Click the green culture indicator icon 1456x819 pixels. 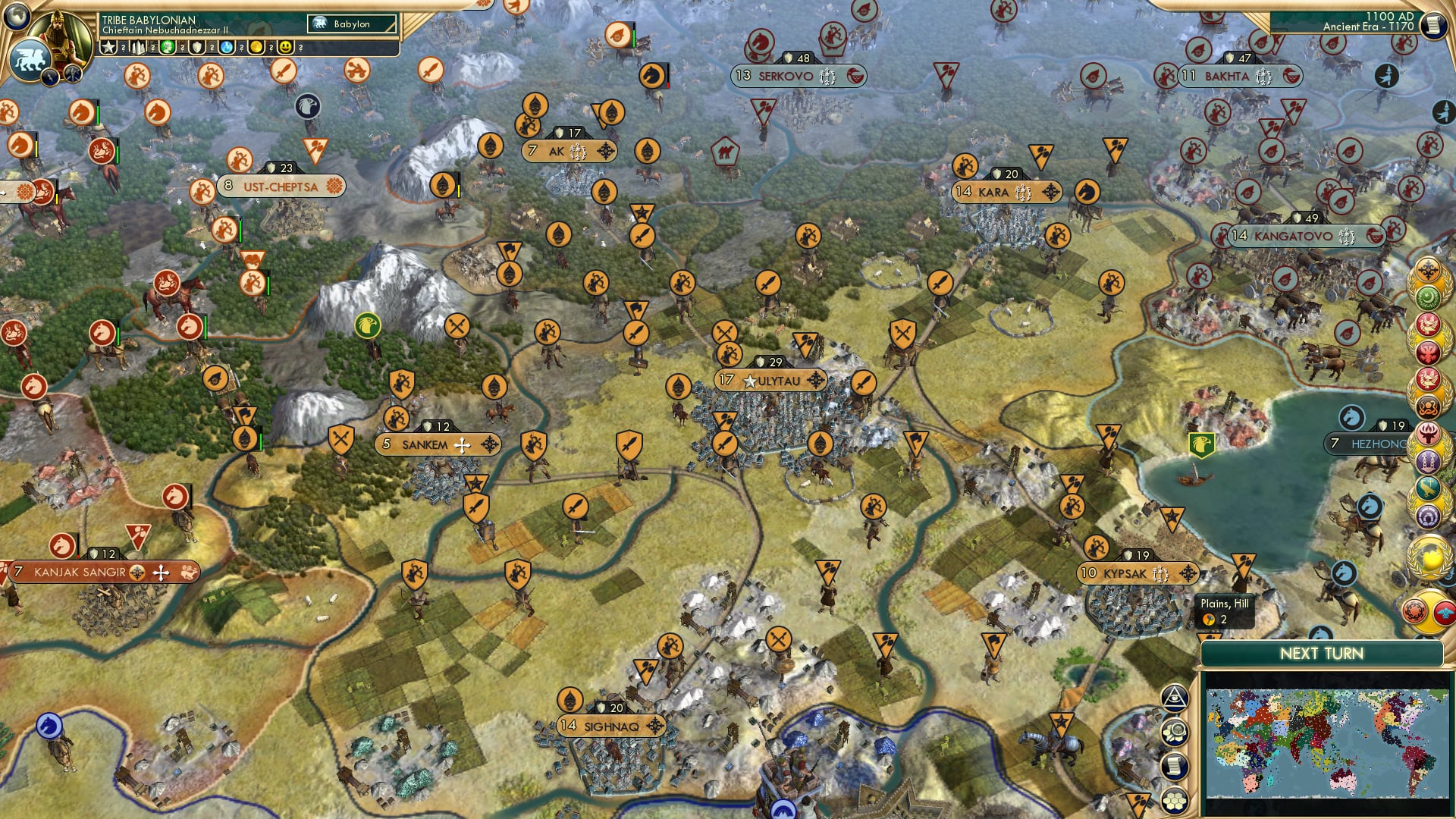(x=168, y=47)
